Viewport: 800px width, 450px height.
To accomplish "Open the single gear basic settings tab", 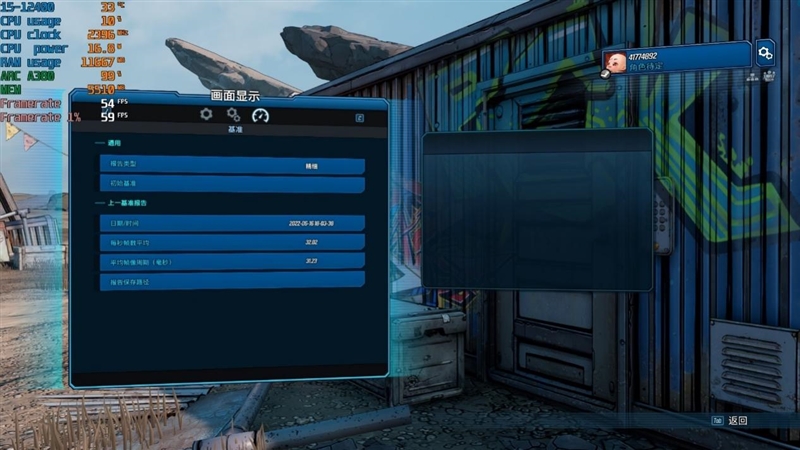I will 206,115.
